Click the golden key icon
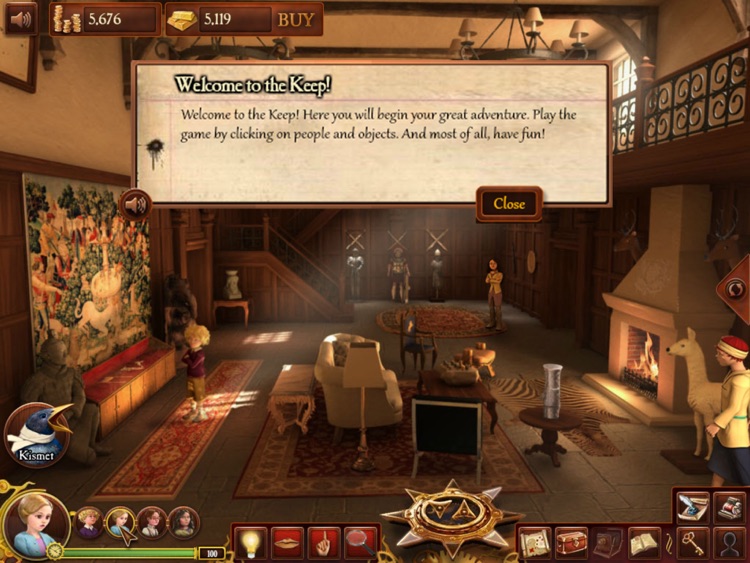750x563 pixels. tap(692, 543)
